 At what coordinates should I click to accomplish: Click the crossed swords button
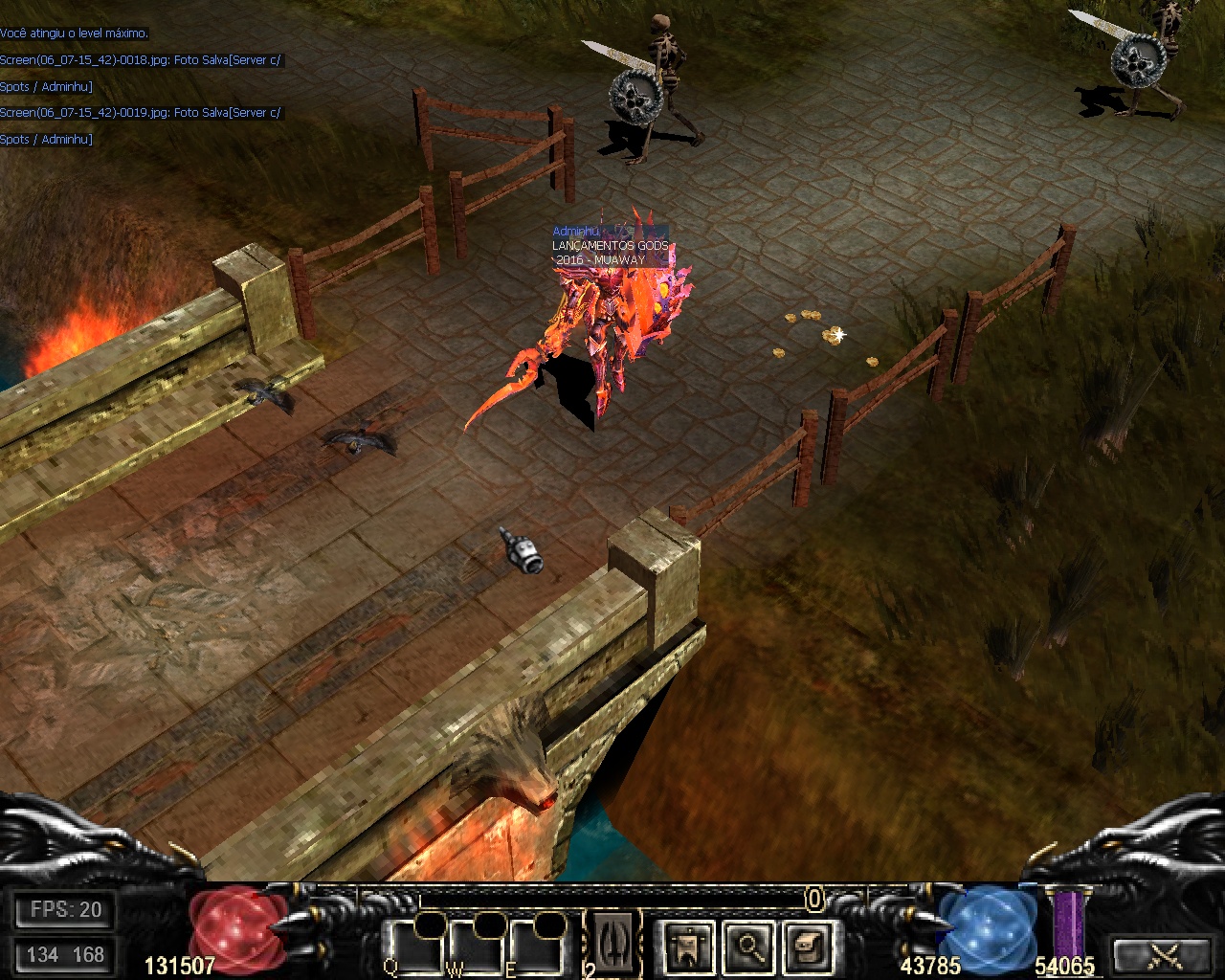(x=1166, y=954)
